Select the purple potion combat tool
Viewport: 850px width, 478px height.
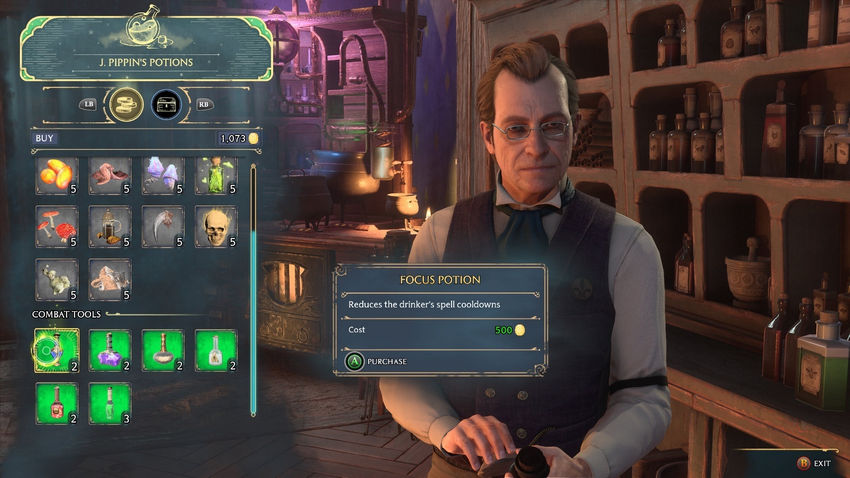(x=110, y=350)
